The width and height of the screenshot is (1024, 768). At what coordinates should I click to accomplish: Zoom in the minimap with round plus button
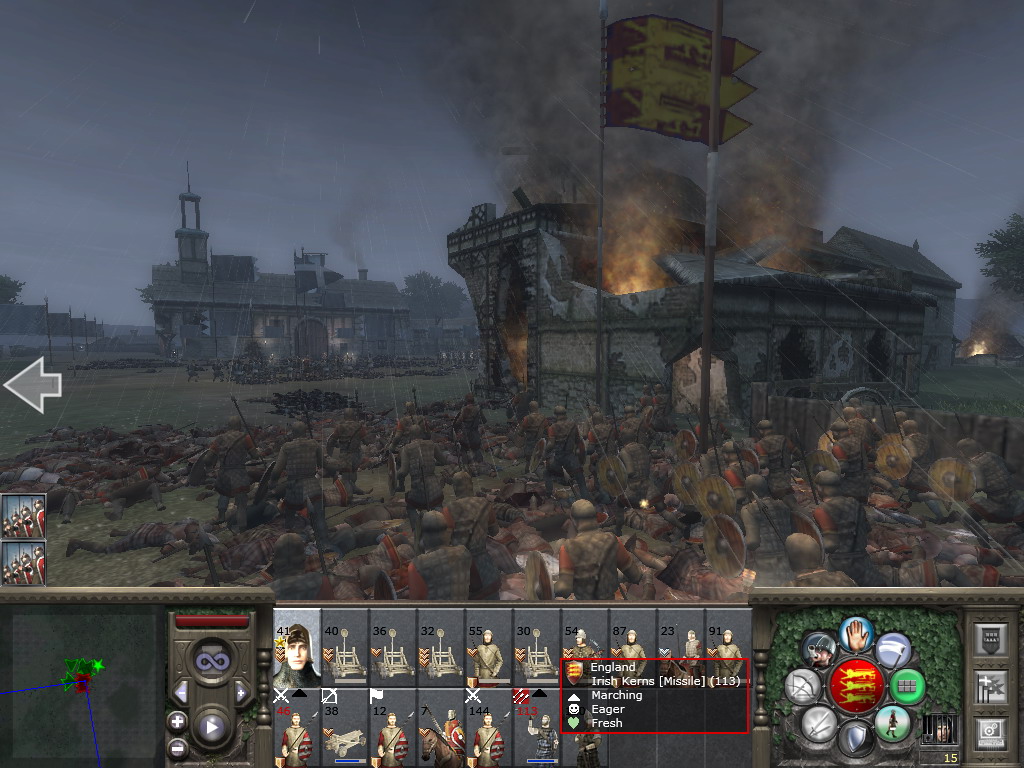(178, 721)
